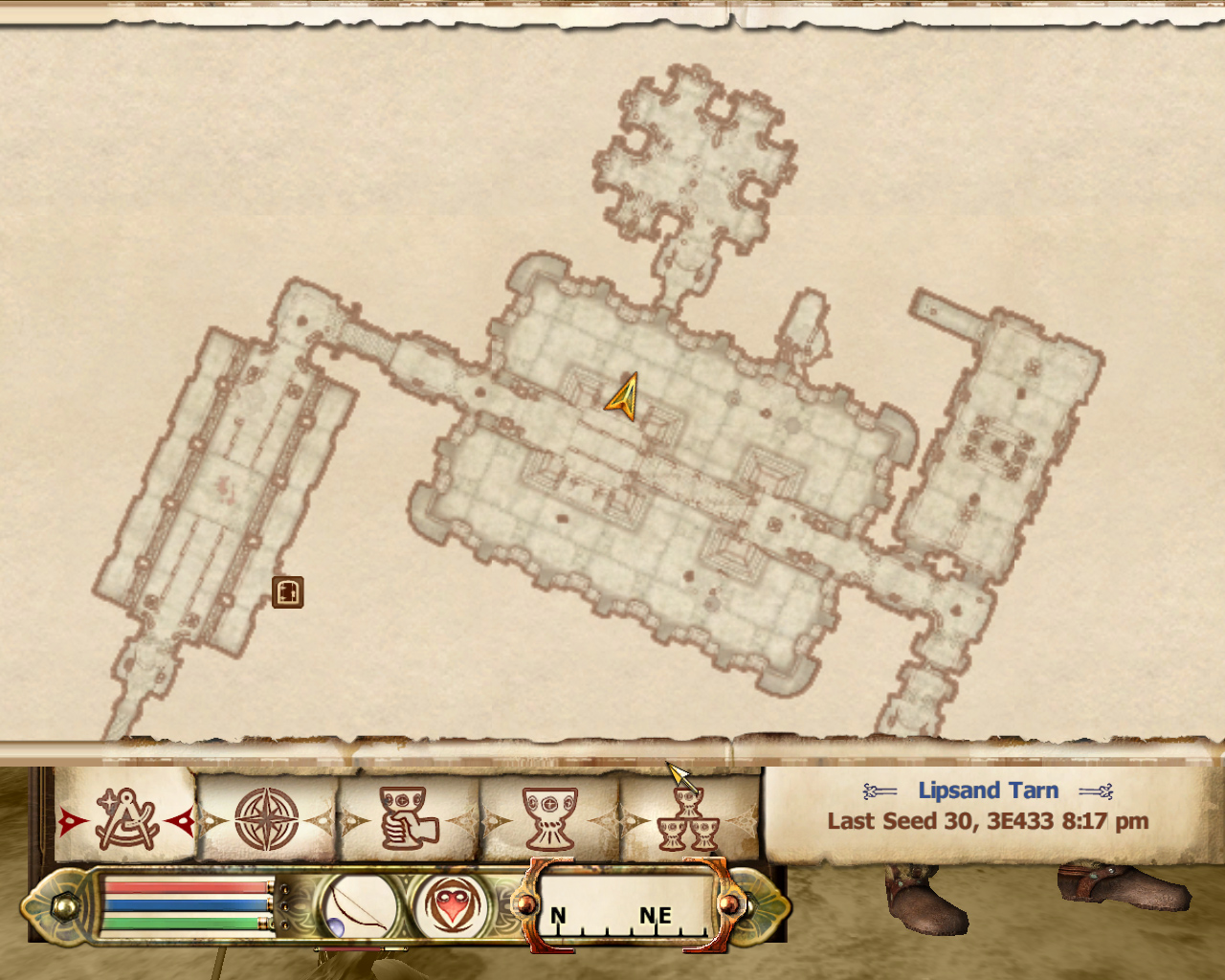This screenshot has height=980, width=1225.
Task: Open the magic menu via the heart icon
Action: pyautogui.click(x=450, y=904)
